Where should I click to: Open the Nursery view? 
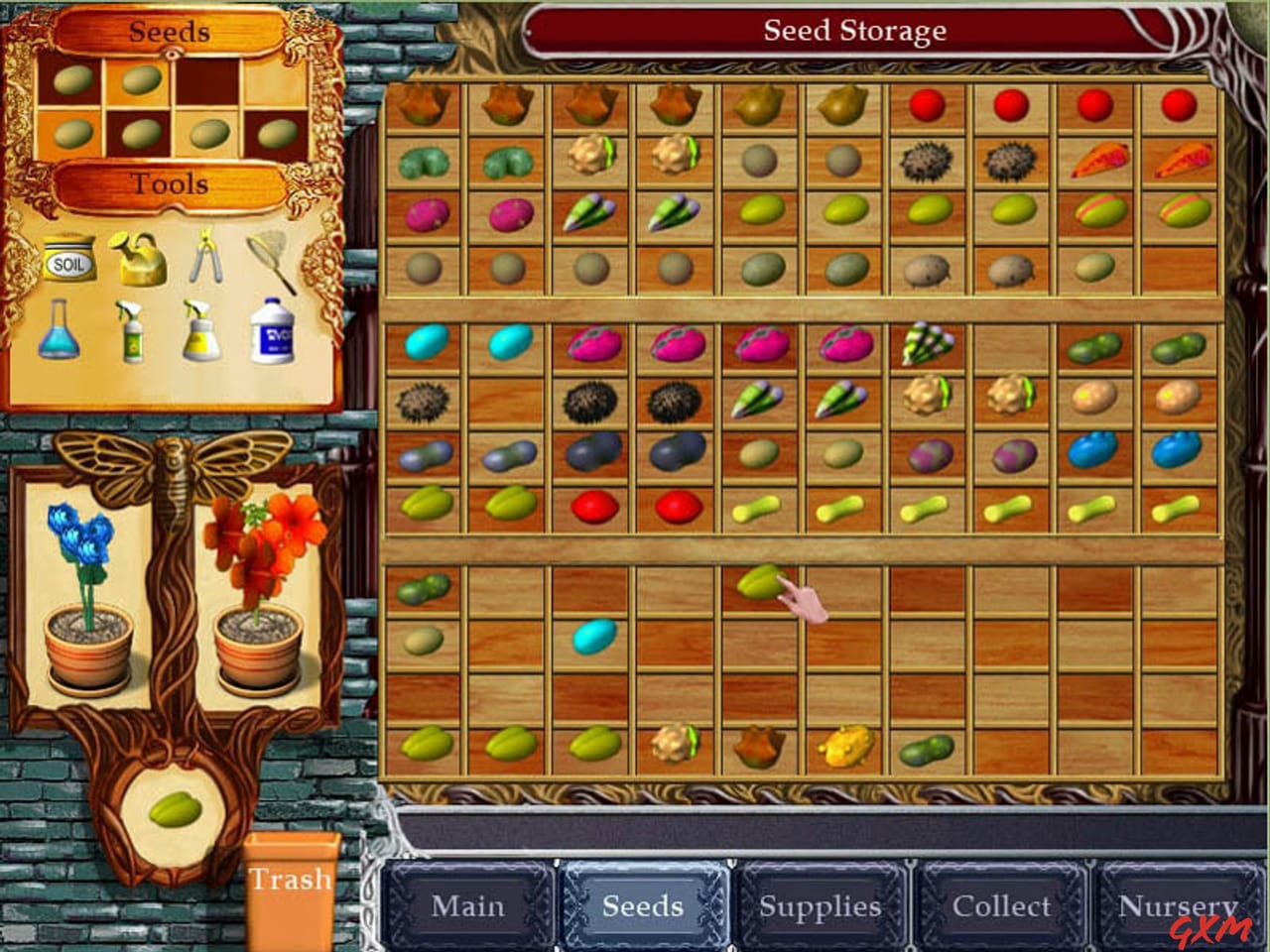tap(1176, 905)
